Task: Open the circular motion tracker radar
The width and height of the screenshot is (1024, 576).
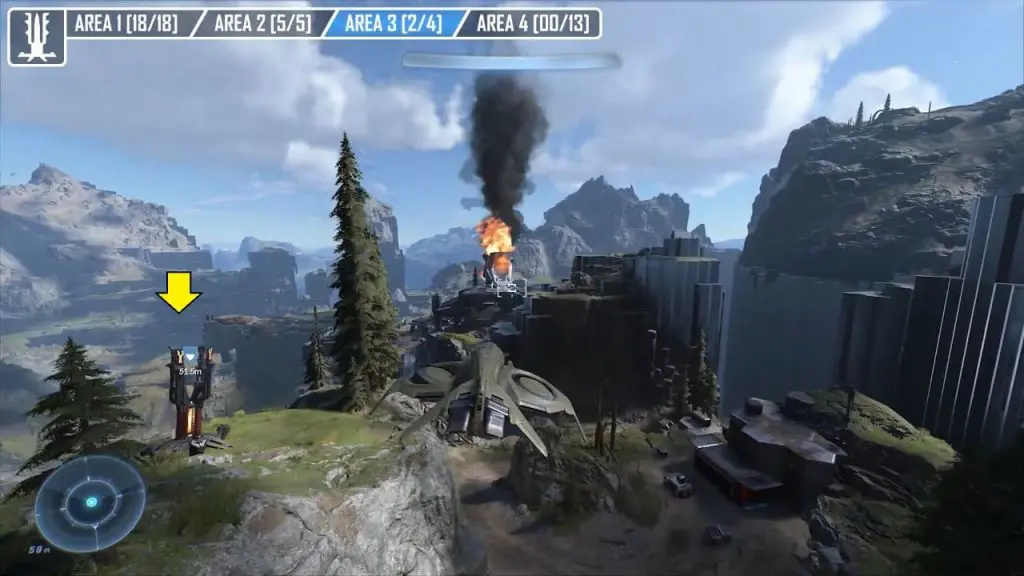Action: coord(90,503)
